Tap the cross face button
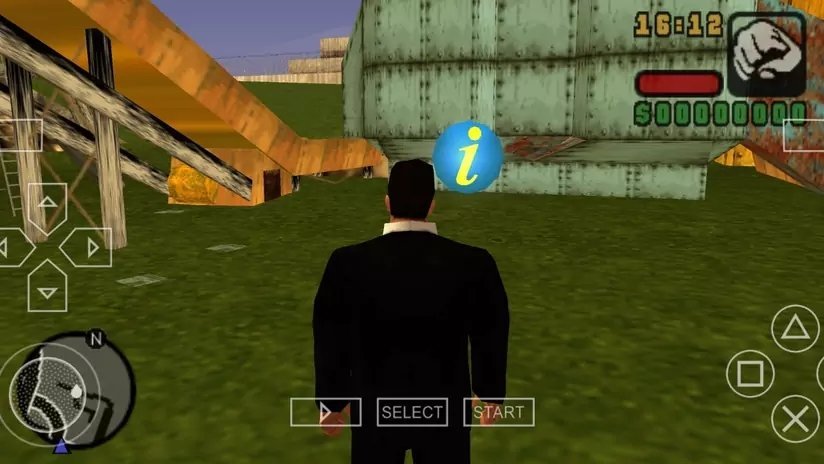Screen dimensions: 824x464 796,420
